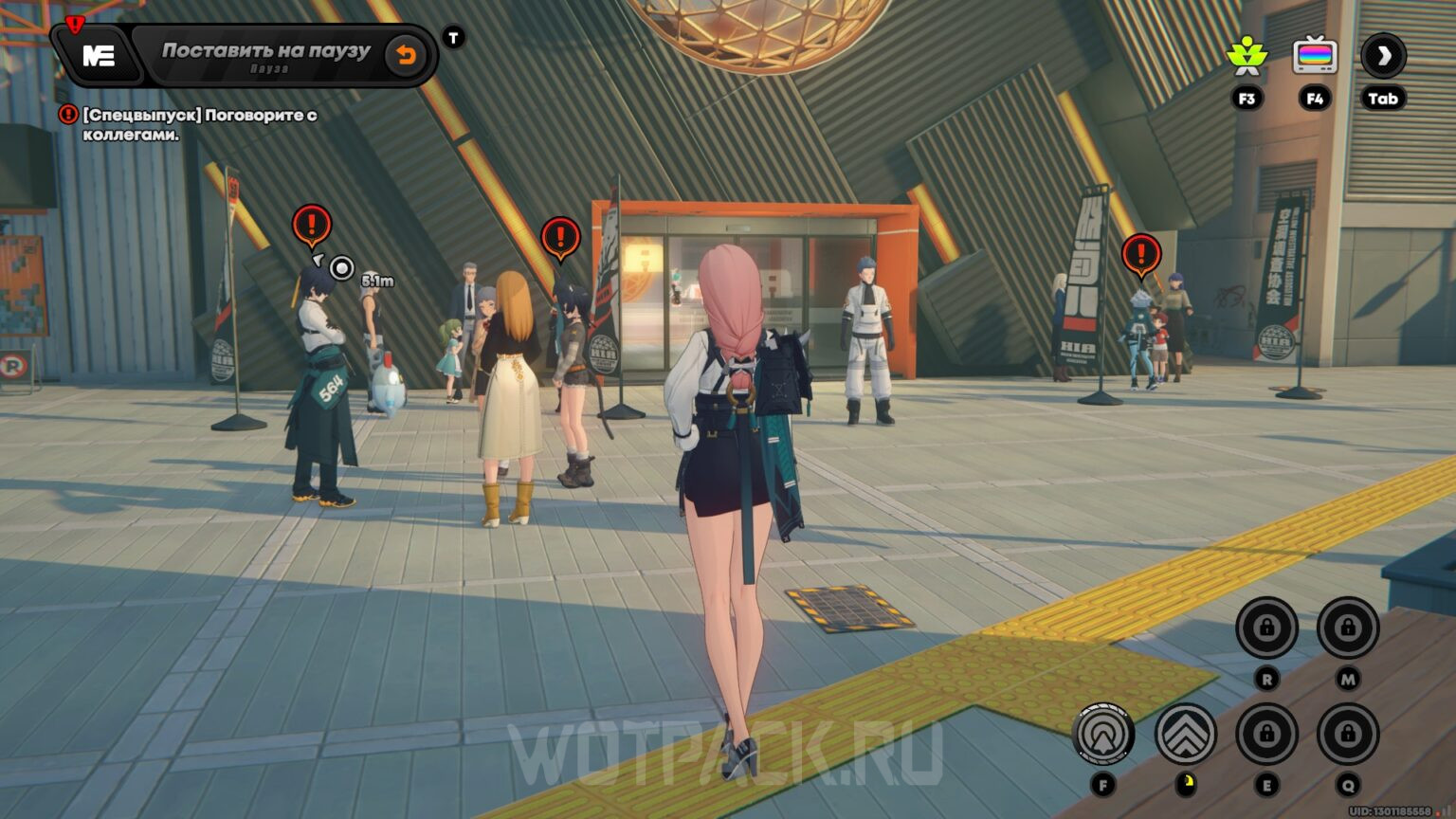Expand the side panel using the Tab chevron
This screenshot has height=819, width=1456.
coord(1383,59)
